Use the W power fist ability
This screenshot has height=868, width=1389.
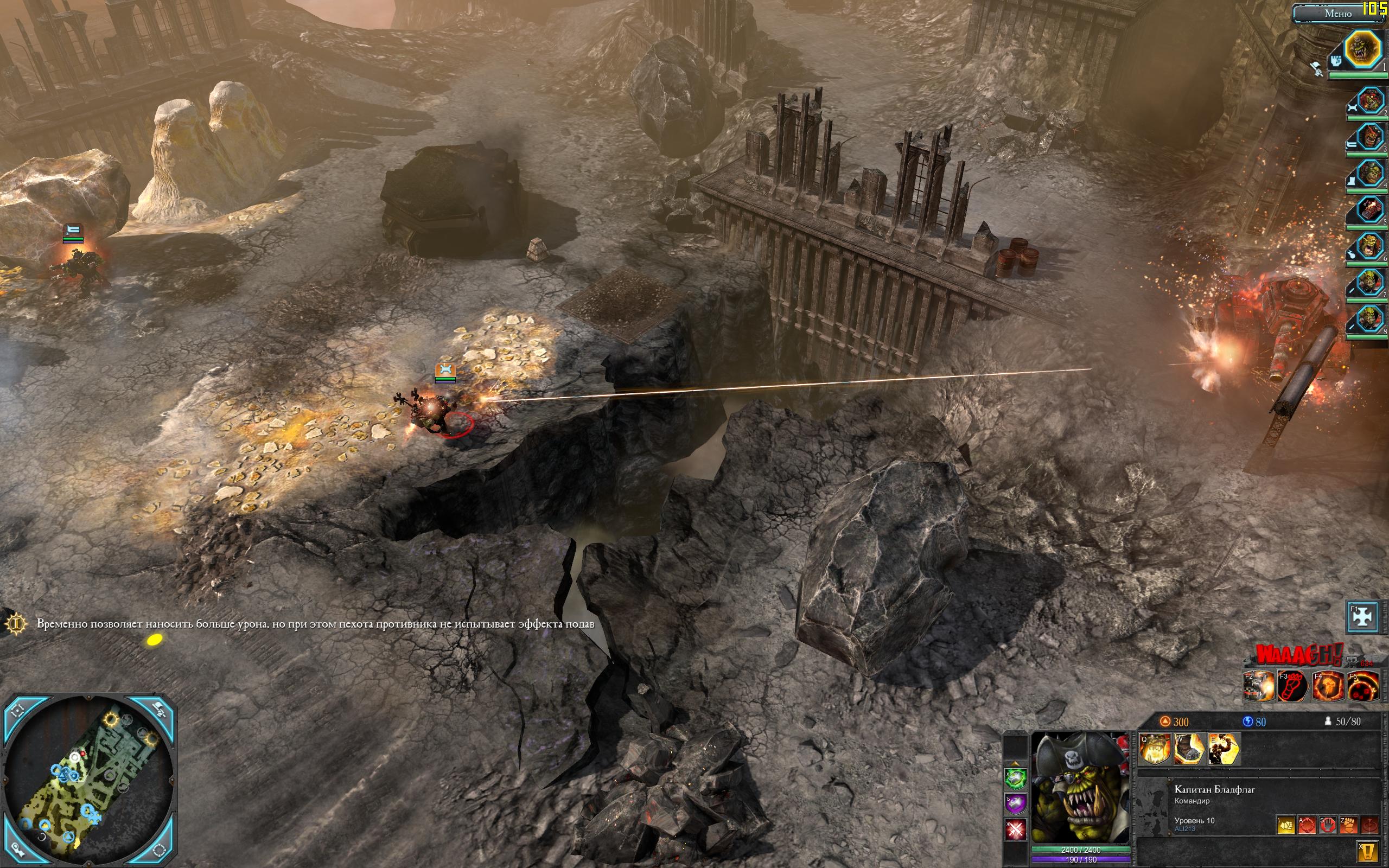point(1189,749)
